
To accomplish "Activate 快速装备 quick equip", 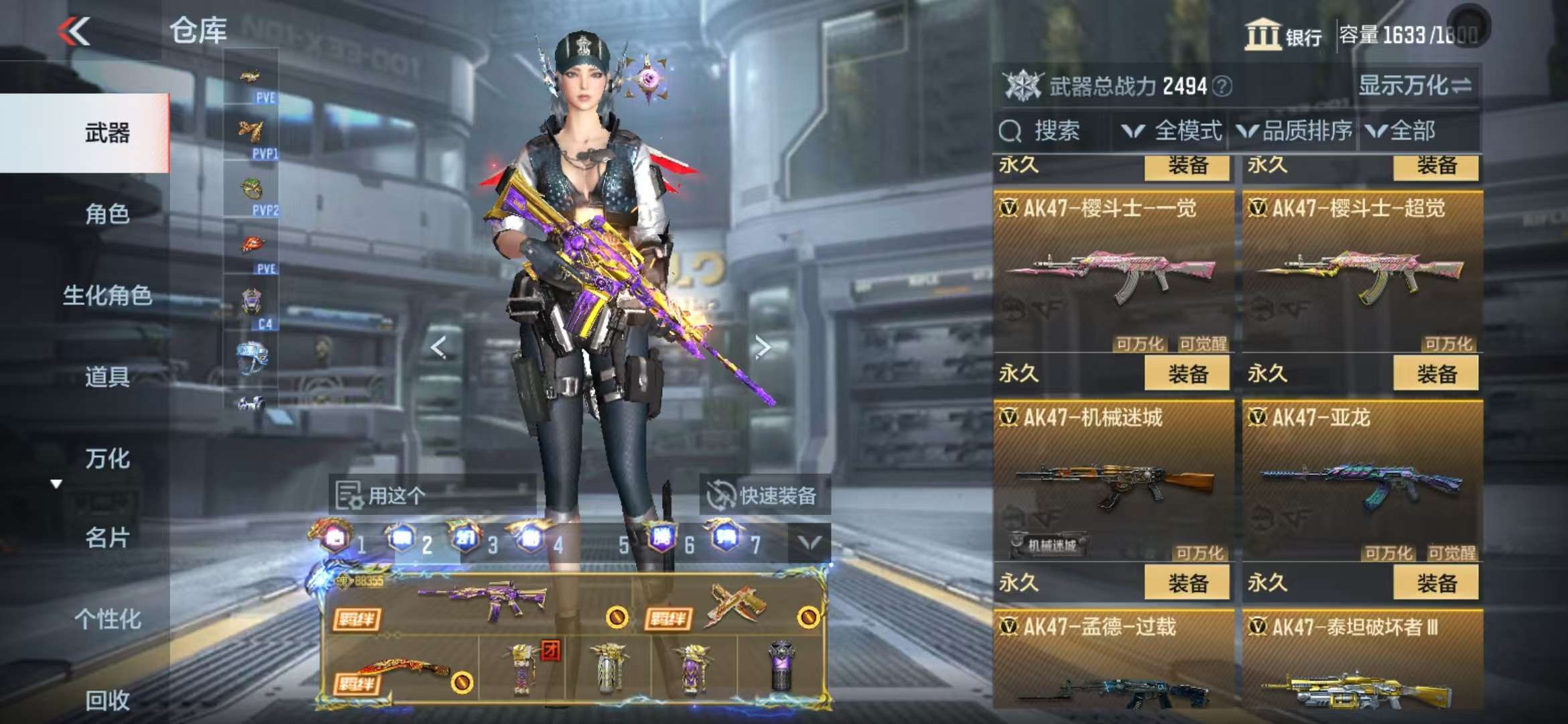I will pos(765,495).
